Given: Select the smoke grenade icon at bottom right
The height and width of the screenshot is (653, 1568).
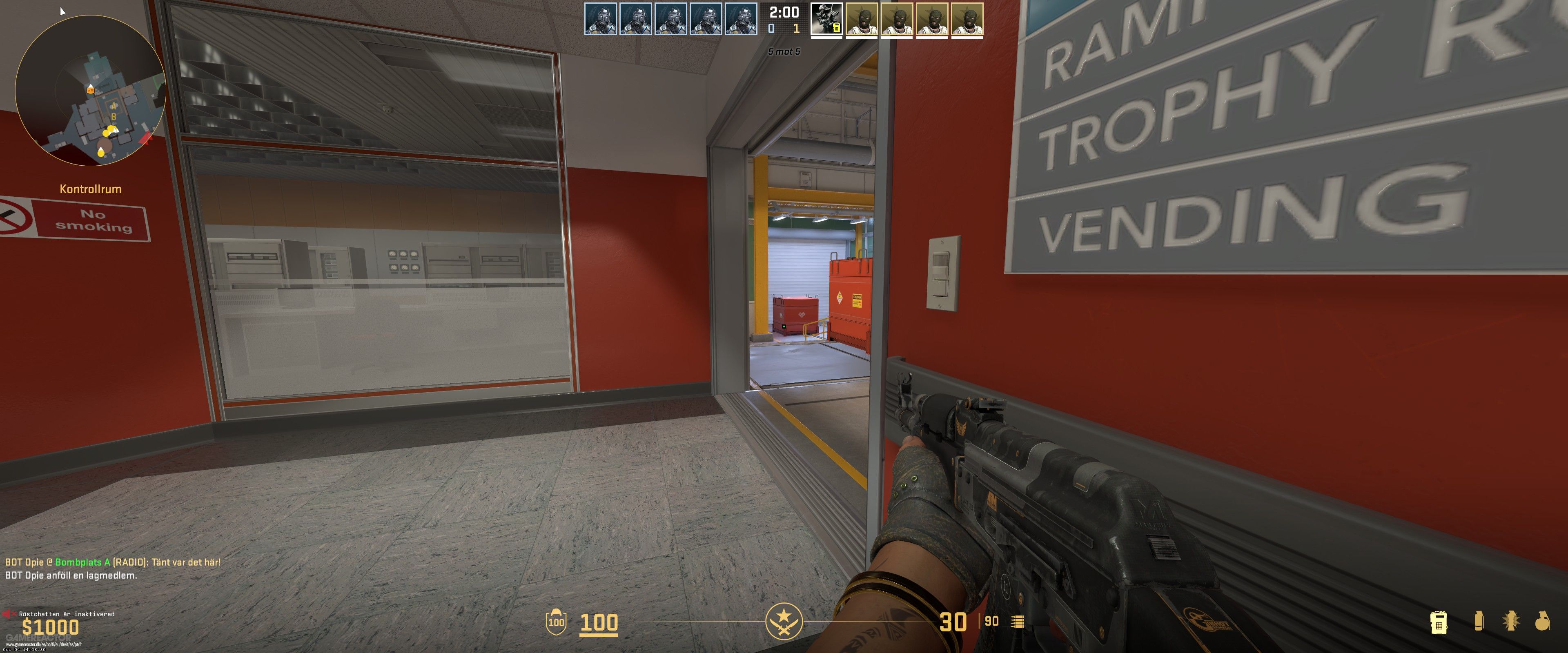Looking at the screenshot, I should click(x=1479, y=621).
